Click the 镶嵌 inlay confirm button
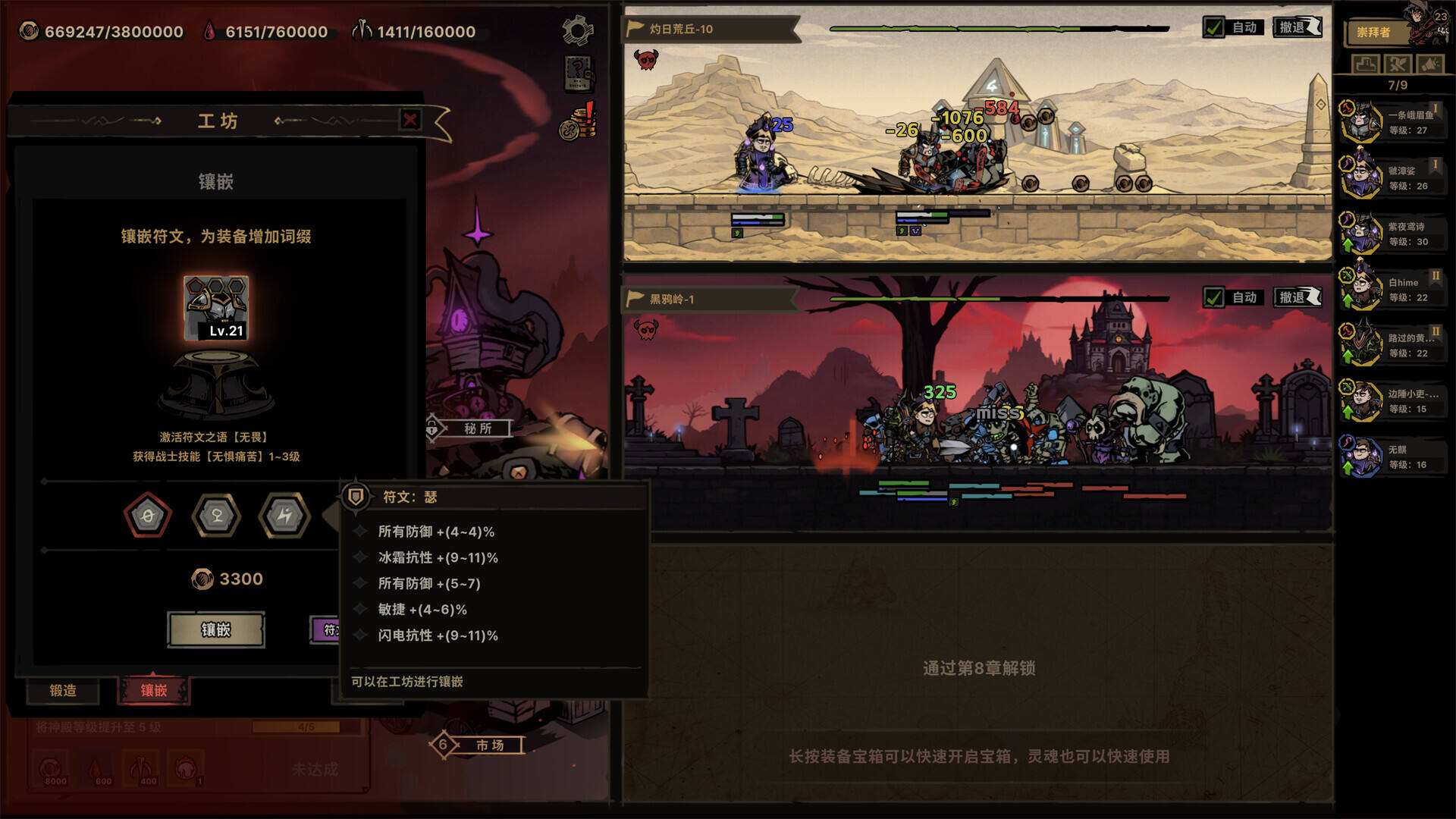 tap(216, 629)
